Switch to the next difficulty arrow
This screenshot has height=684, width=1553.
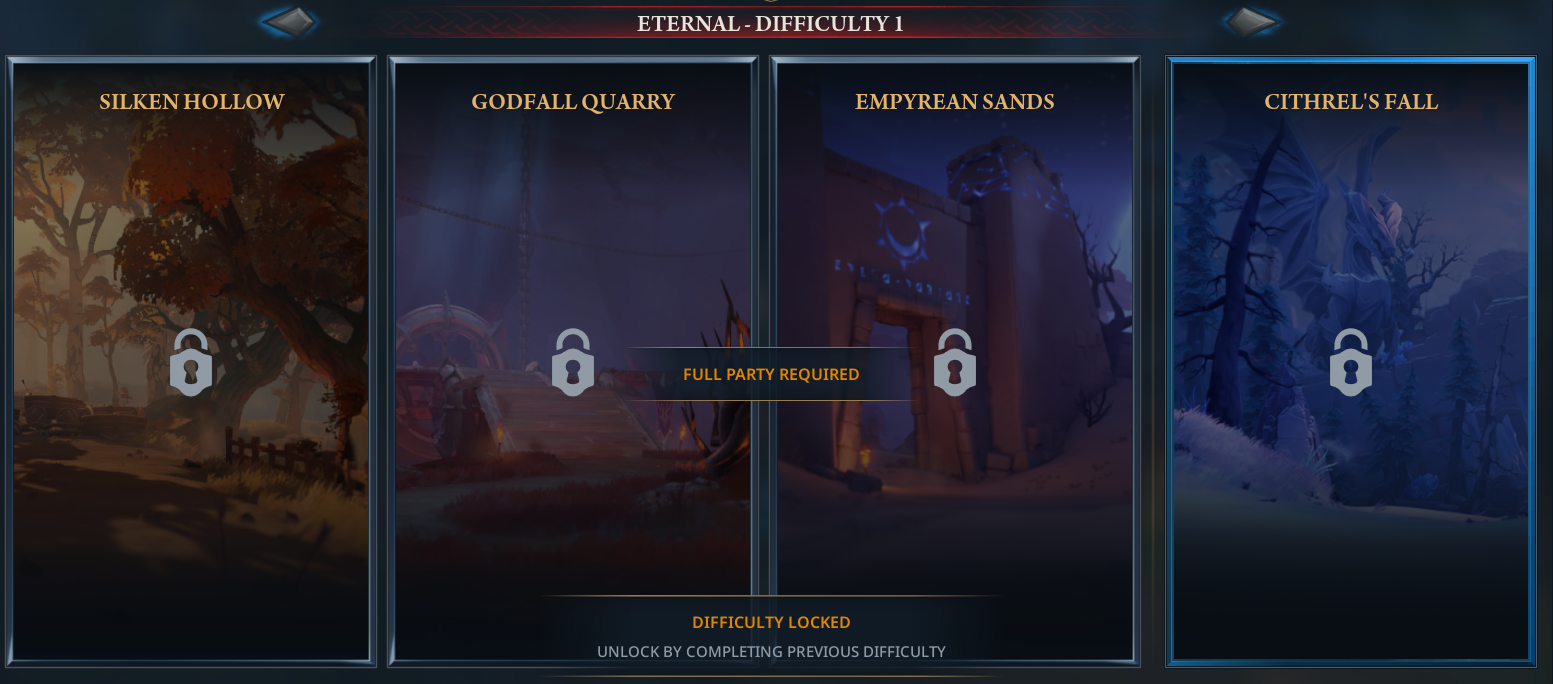pos(1250,21)
